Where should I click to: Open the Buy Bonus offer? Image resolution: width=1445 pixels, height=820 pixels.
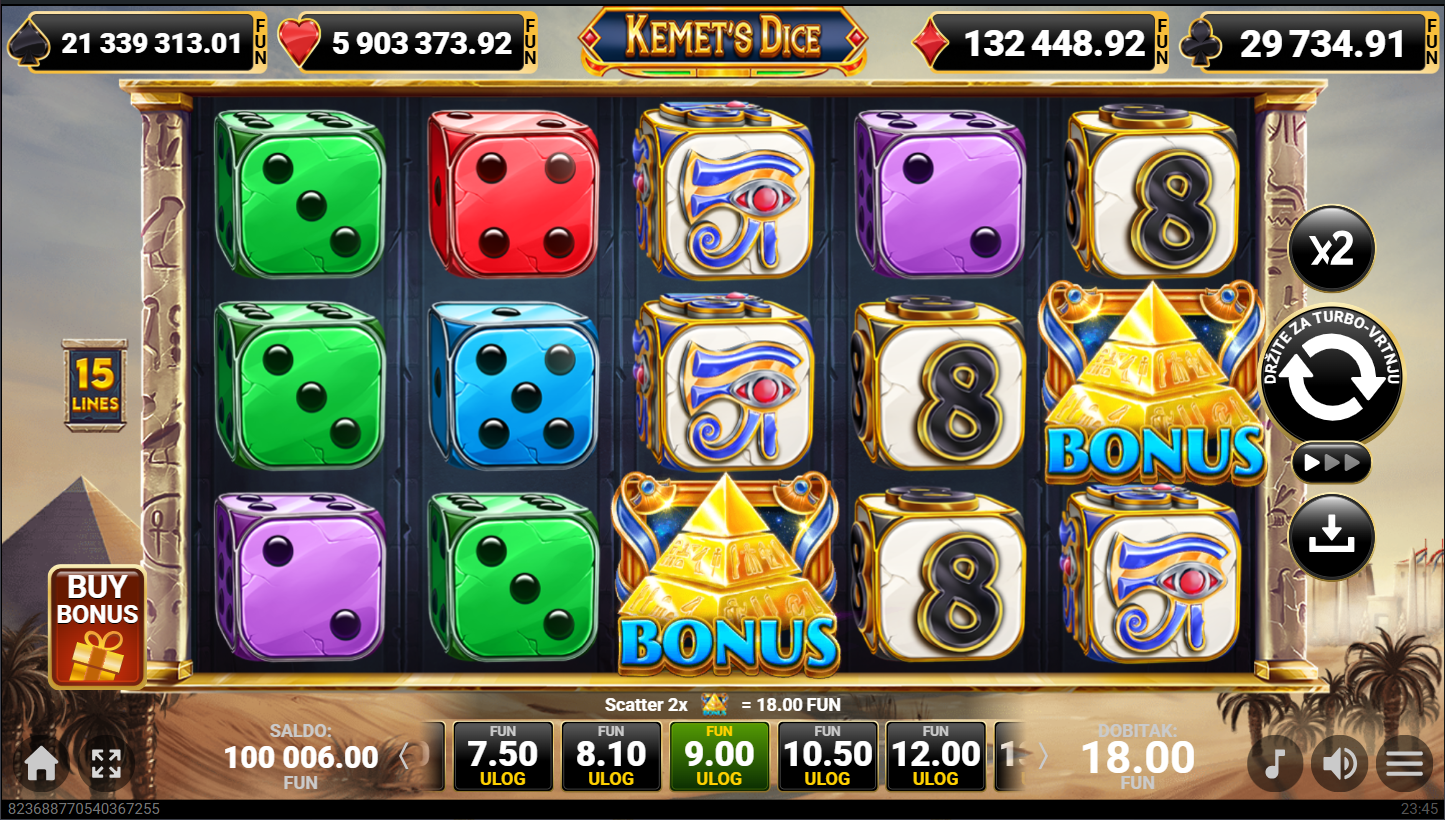[97, 627]
